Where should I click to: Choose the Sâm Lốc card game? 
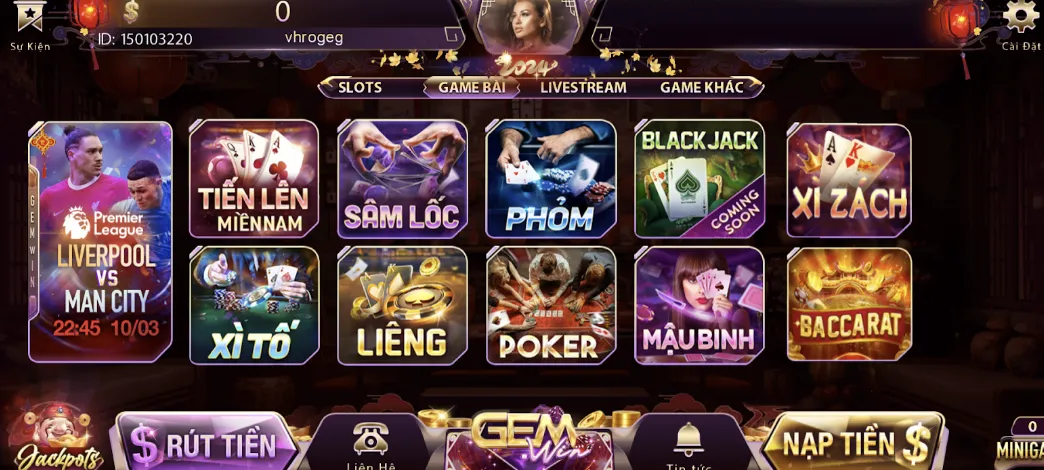tap(402, 179)
